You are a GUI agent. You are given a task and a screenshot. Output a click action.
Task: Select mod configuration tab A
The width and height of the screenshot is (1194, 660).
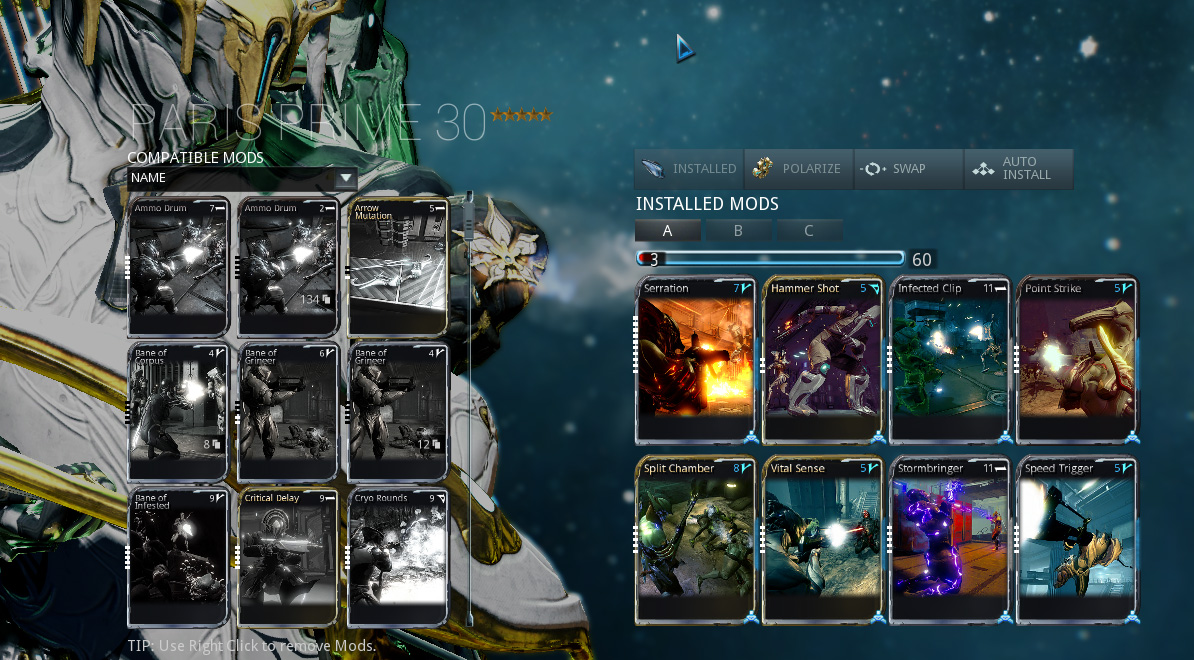(667, 231)
